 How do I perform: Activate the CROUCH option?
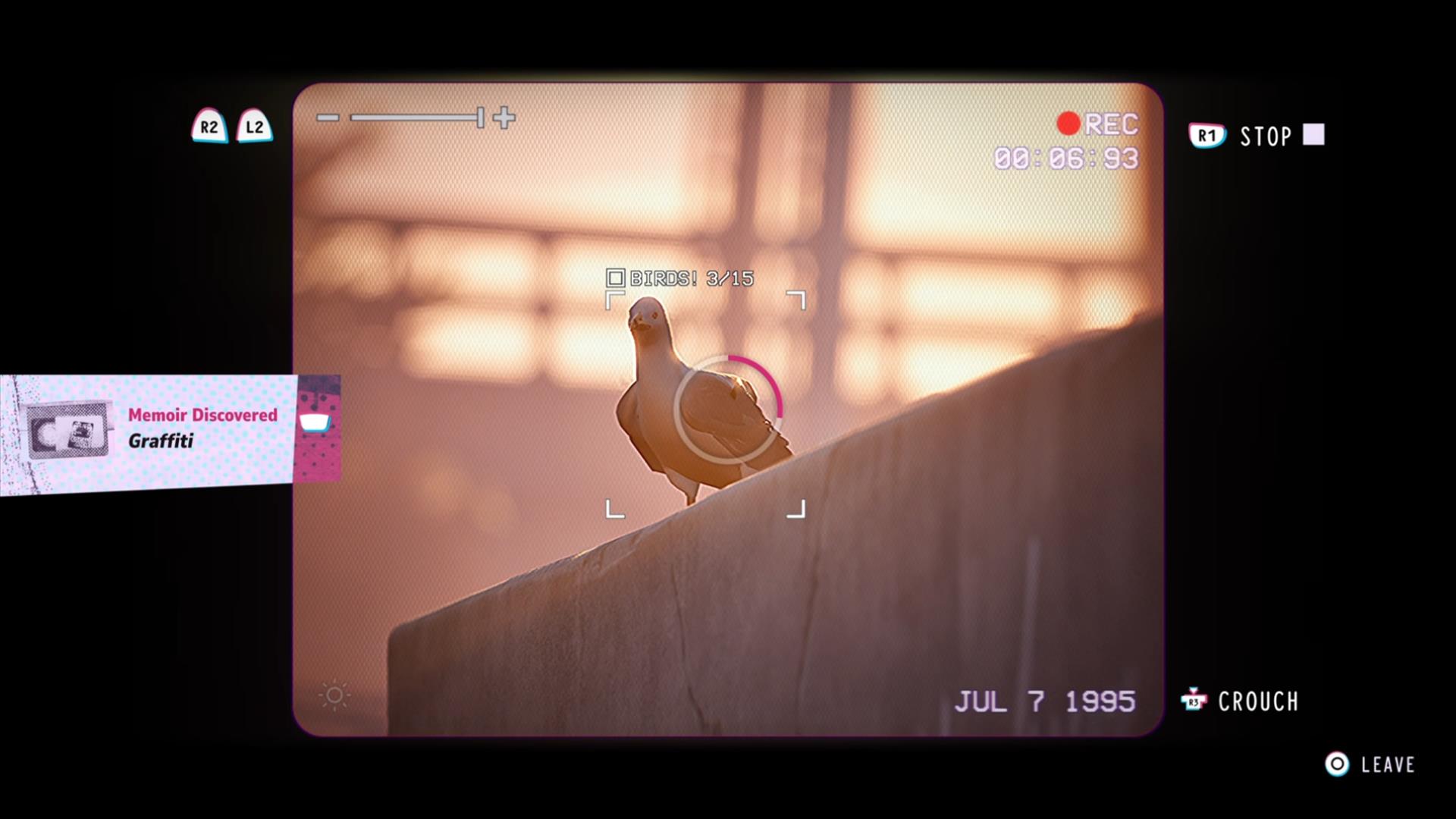point(1257,701)
